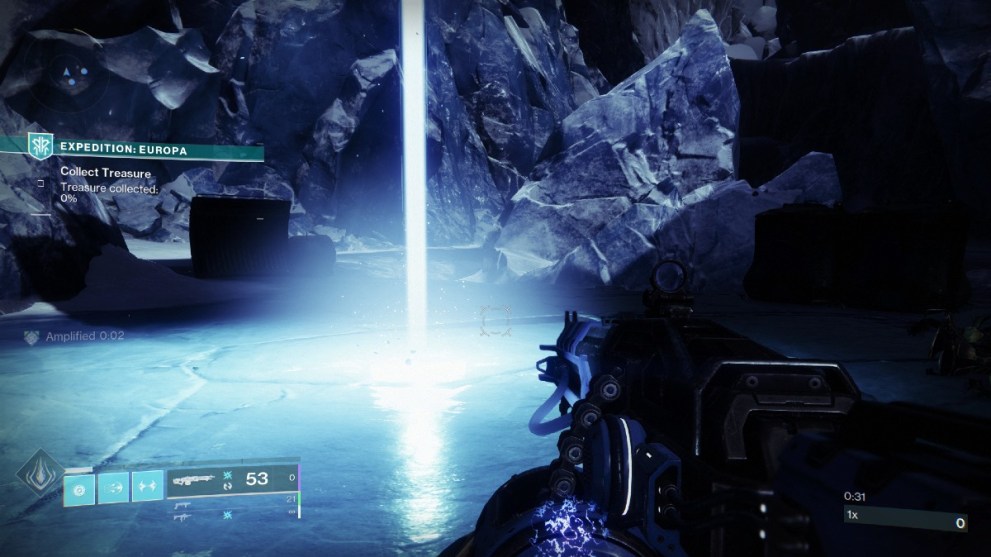Viewport: 991px width, 557px height.
Task: Select the equipped primary weapon slot
Action: click(231, 480)
